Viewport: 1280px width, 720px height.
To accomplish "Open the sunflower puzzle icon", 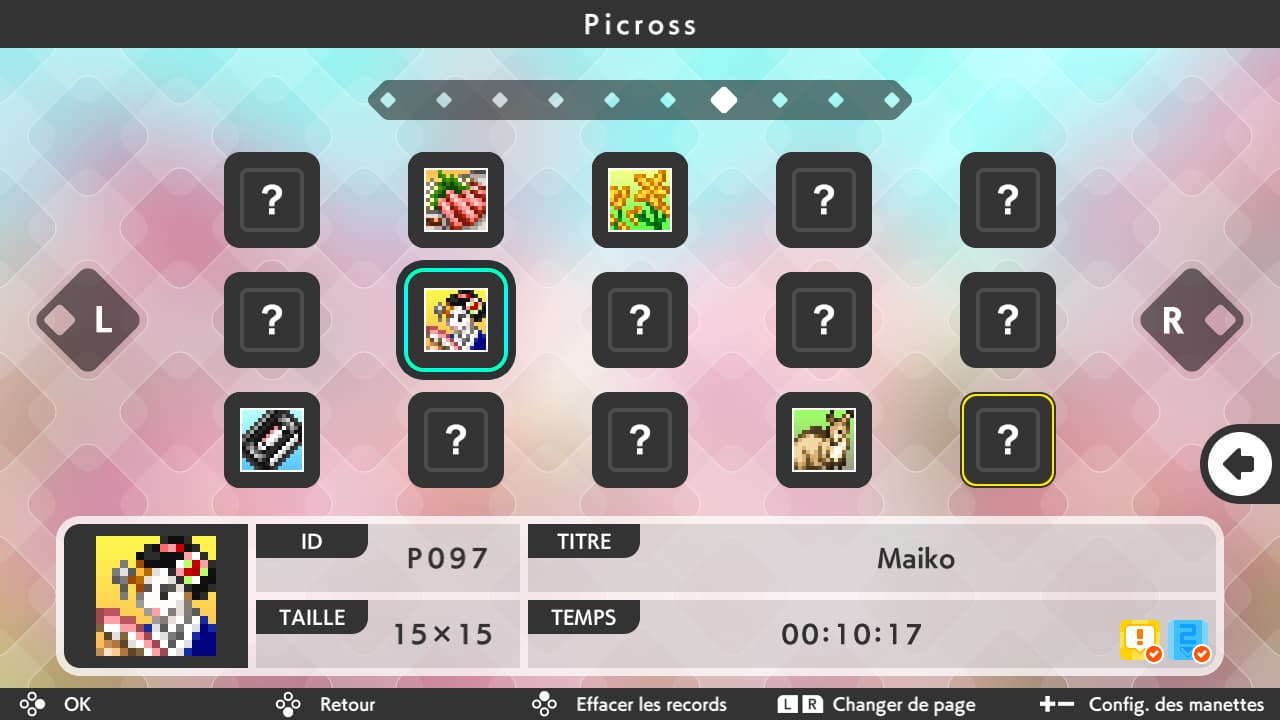I will click(640, 200).
